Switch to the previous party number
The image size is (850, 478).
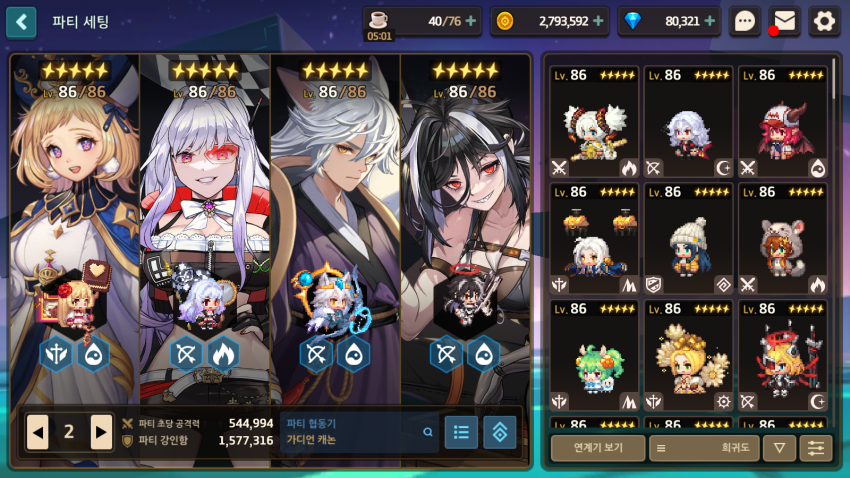(38, 432)
